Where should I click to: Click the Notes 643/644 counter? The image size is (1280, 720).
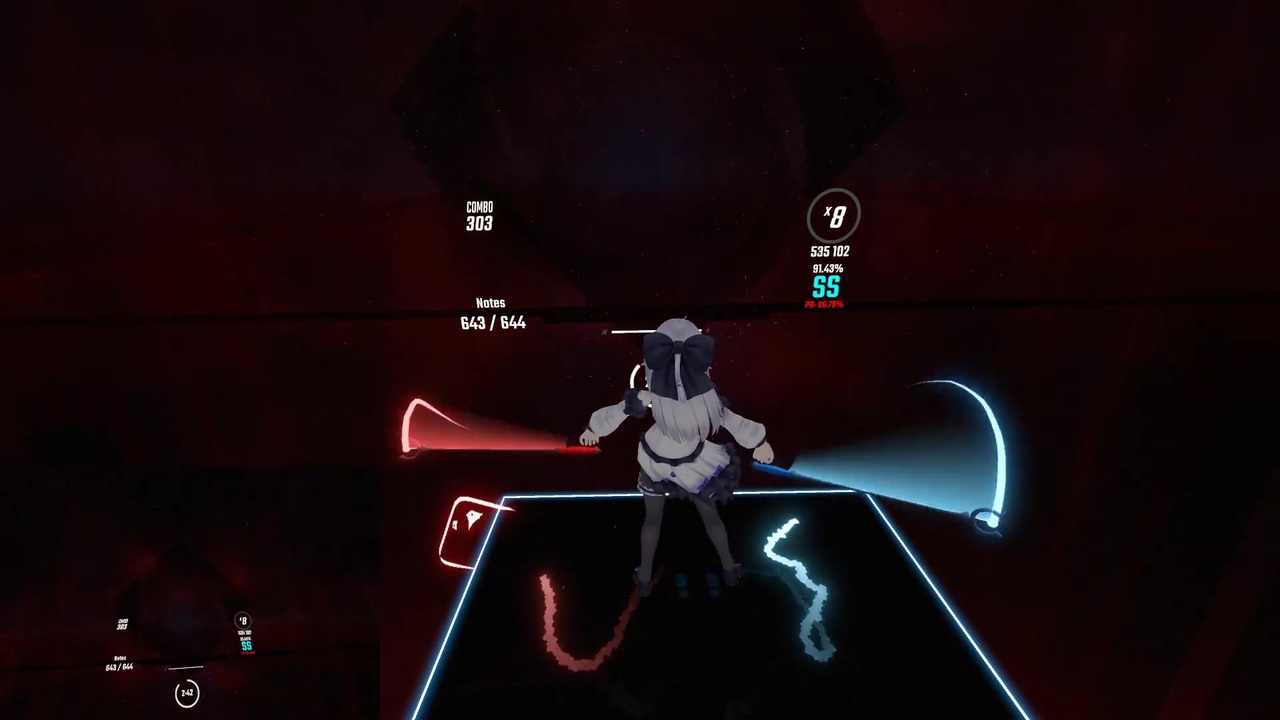point(492,313)
